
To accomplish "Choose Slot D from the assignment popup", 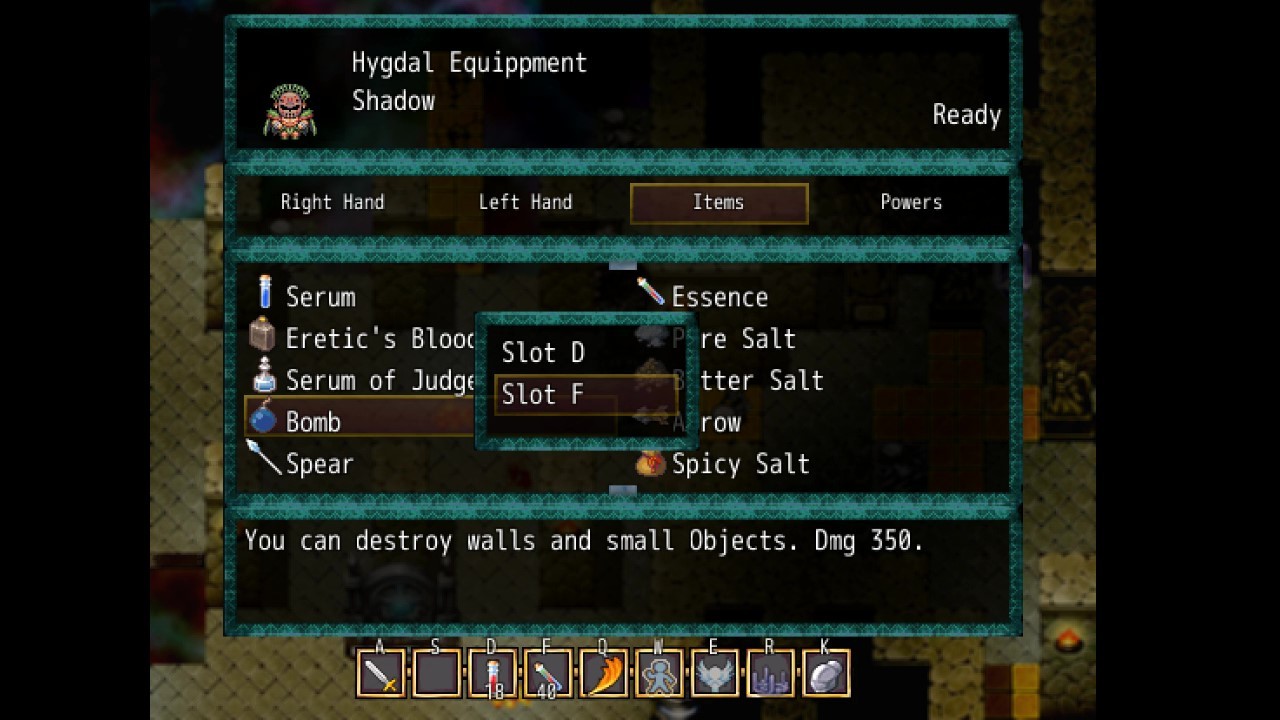I will [543, 352].
